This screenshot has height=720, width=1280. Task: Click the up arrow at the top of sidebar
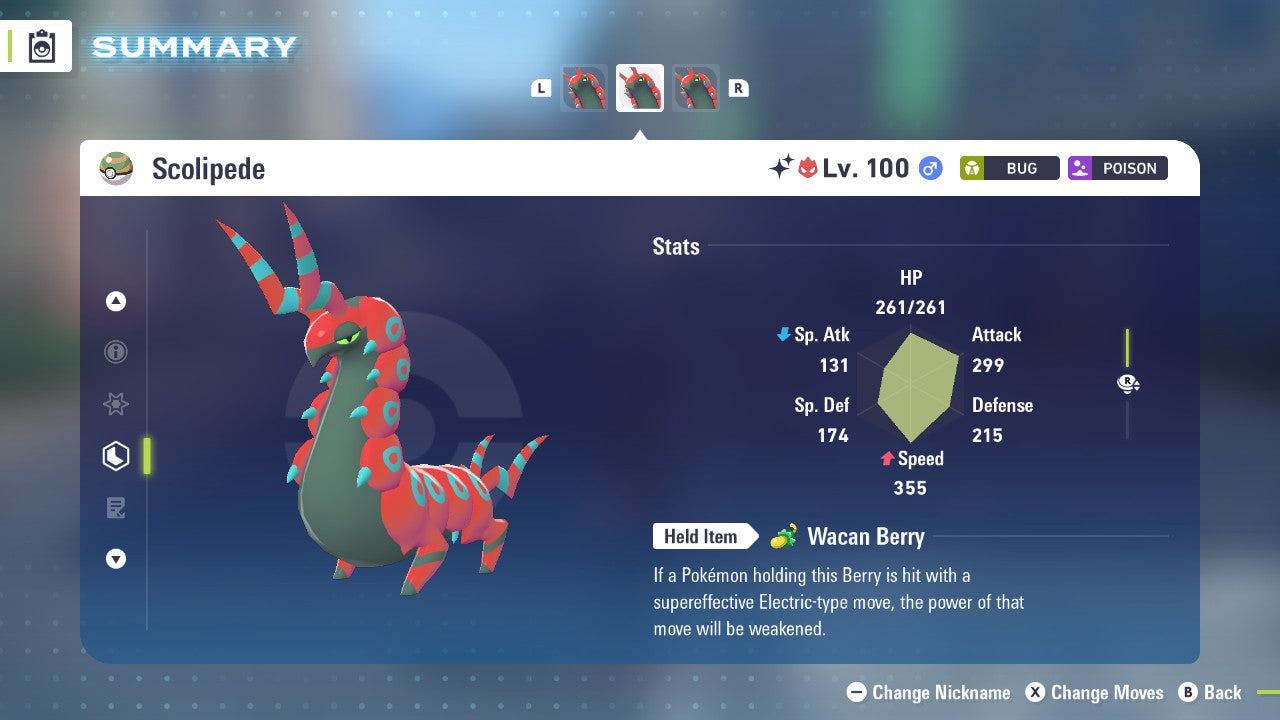click(x=115, y=301)
